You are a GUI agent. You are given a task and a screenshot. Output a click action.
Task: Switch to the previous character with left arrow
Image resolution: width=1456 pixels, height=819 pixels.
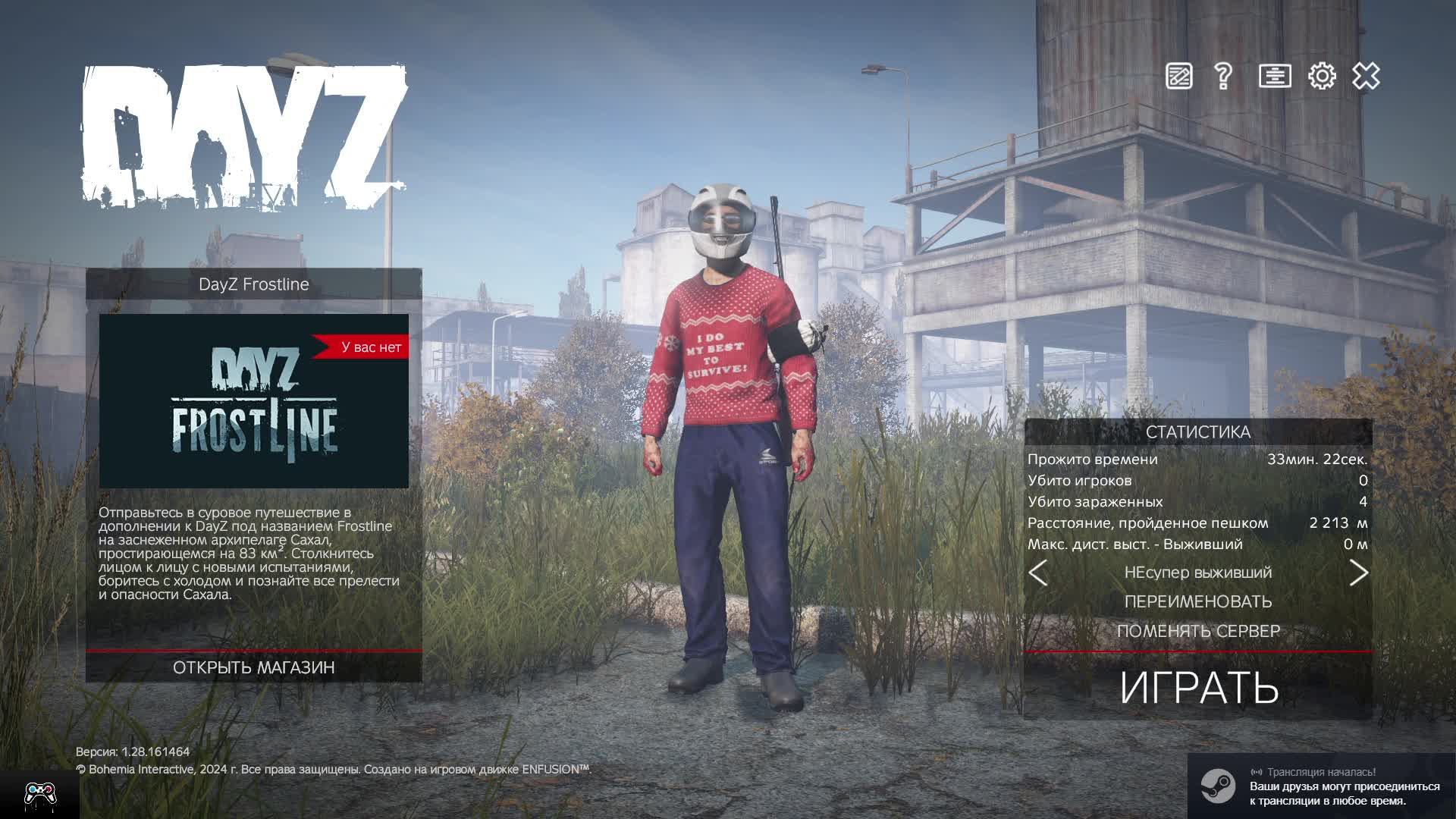tap(1038, 573)
